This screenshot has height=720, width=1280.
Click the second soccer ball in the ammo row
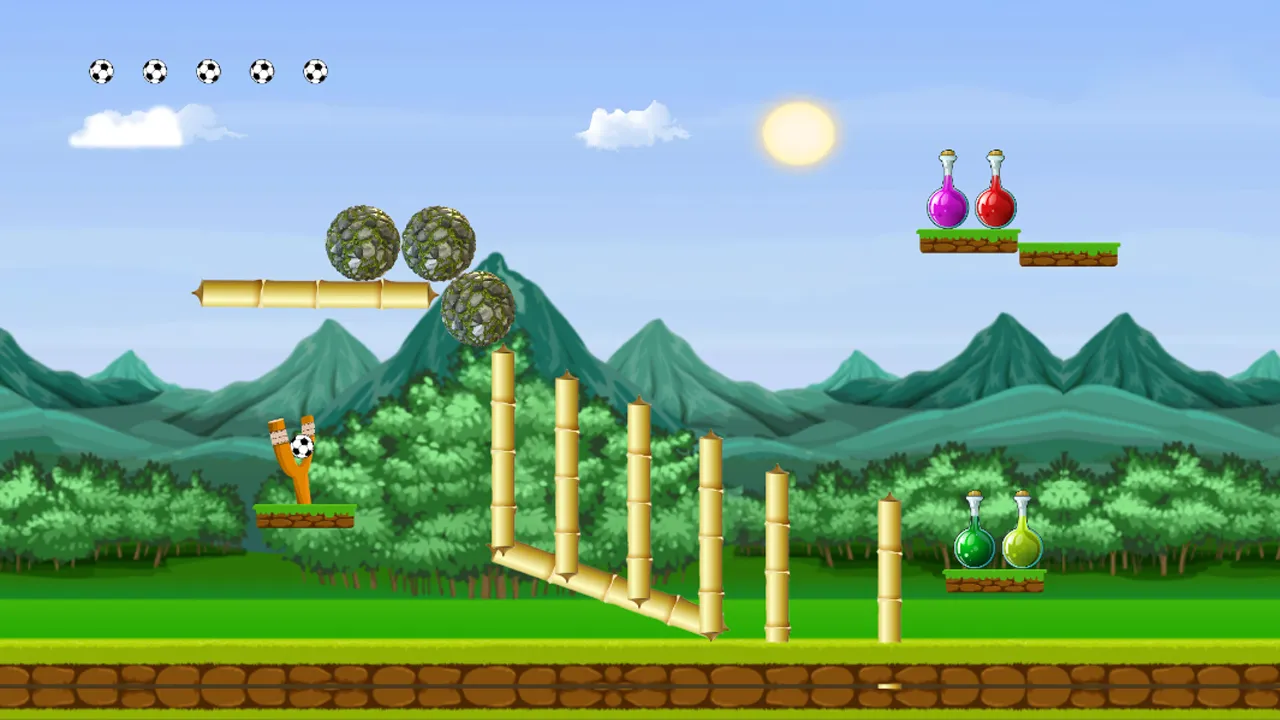click(x=155, y=70)
